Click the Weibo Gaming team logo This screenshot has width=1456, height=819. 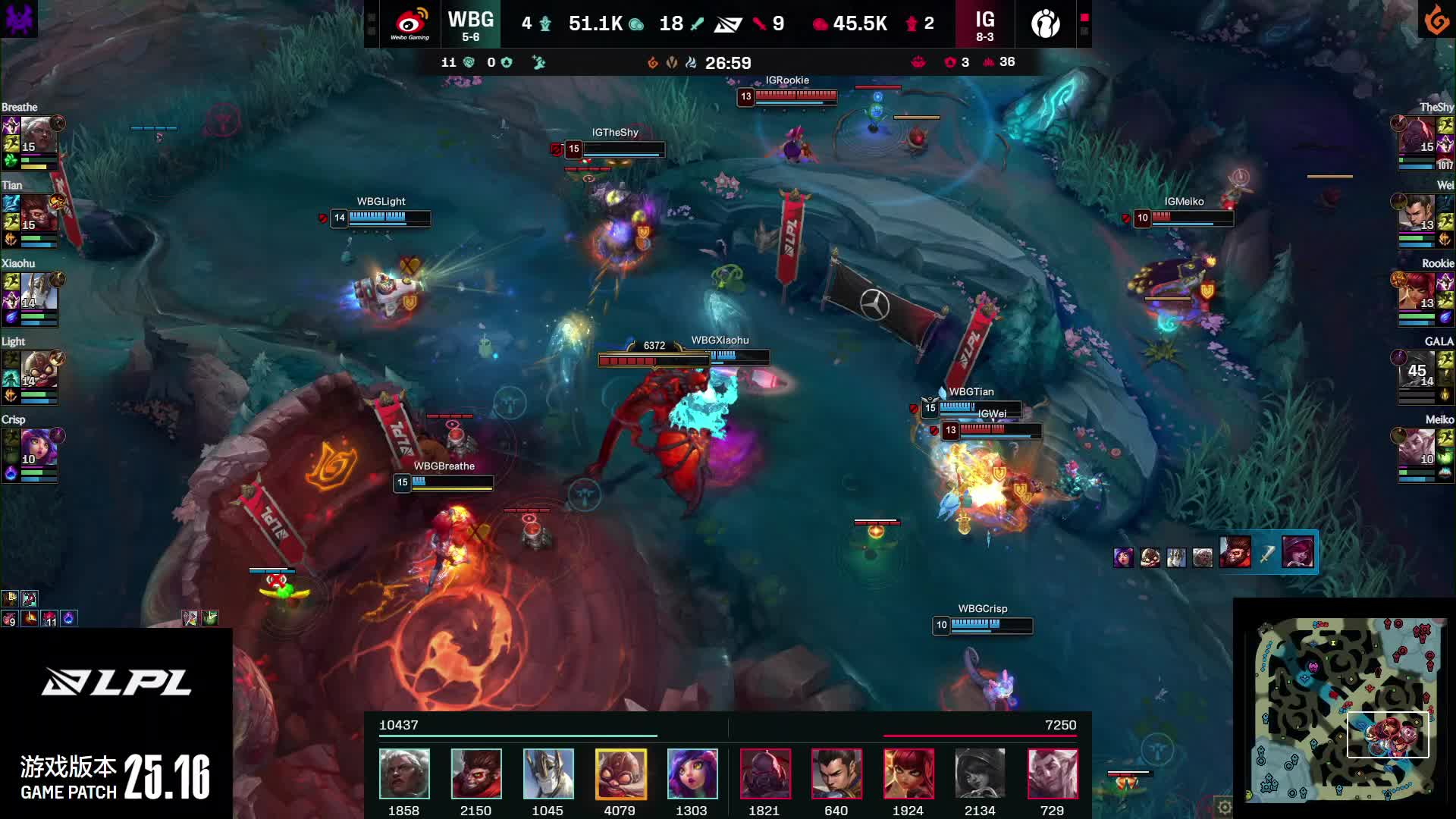coord(410,24)
